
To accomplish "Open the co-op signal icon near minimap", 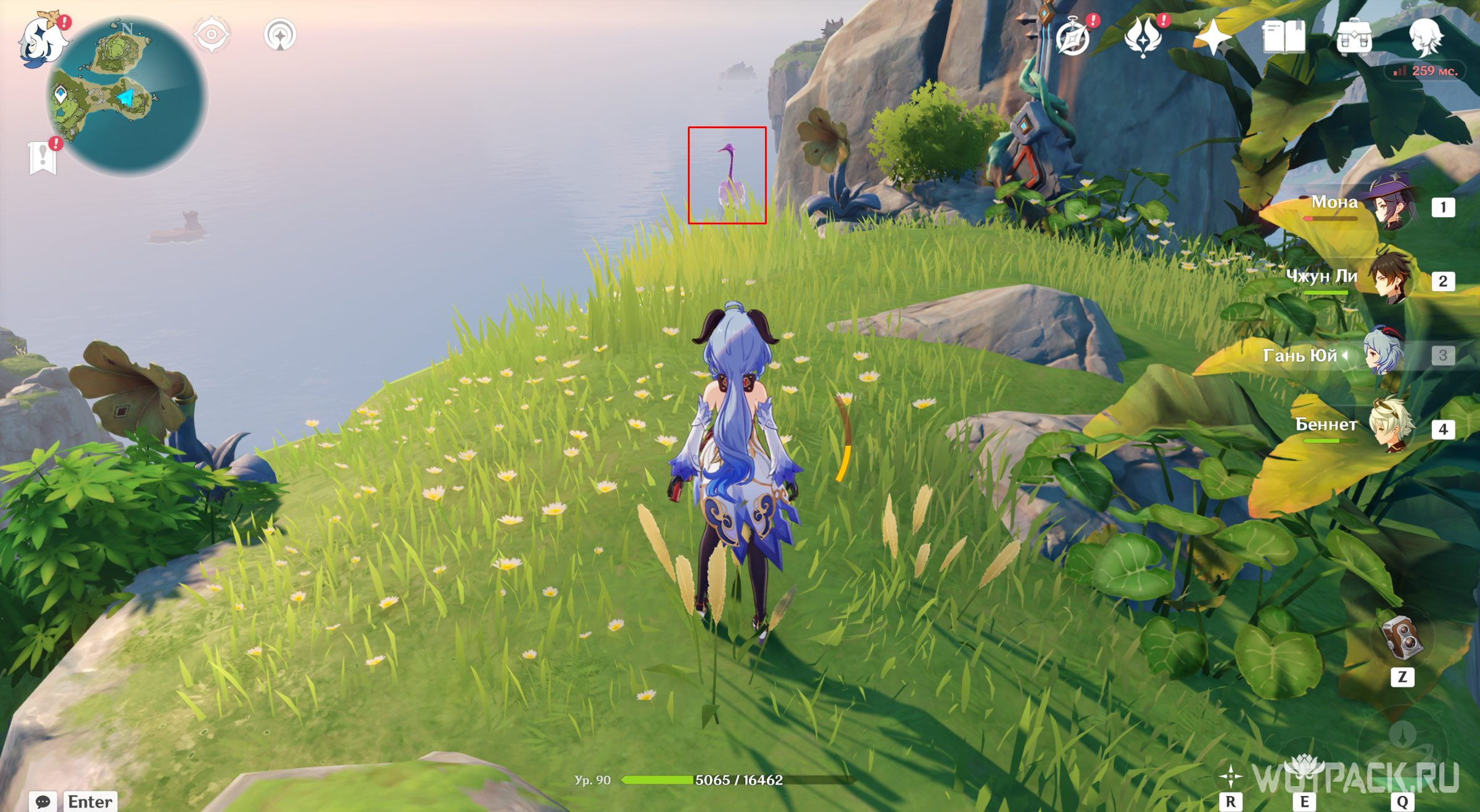I will [x=280, y=35].
